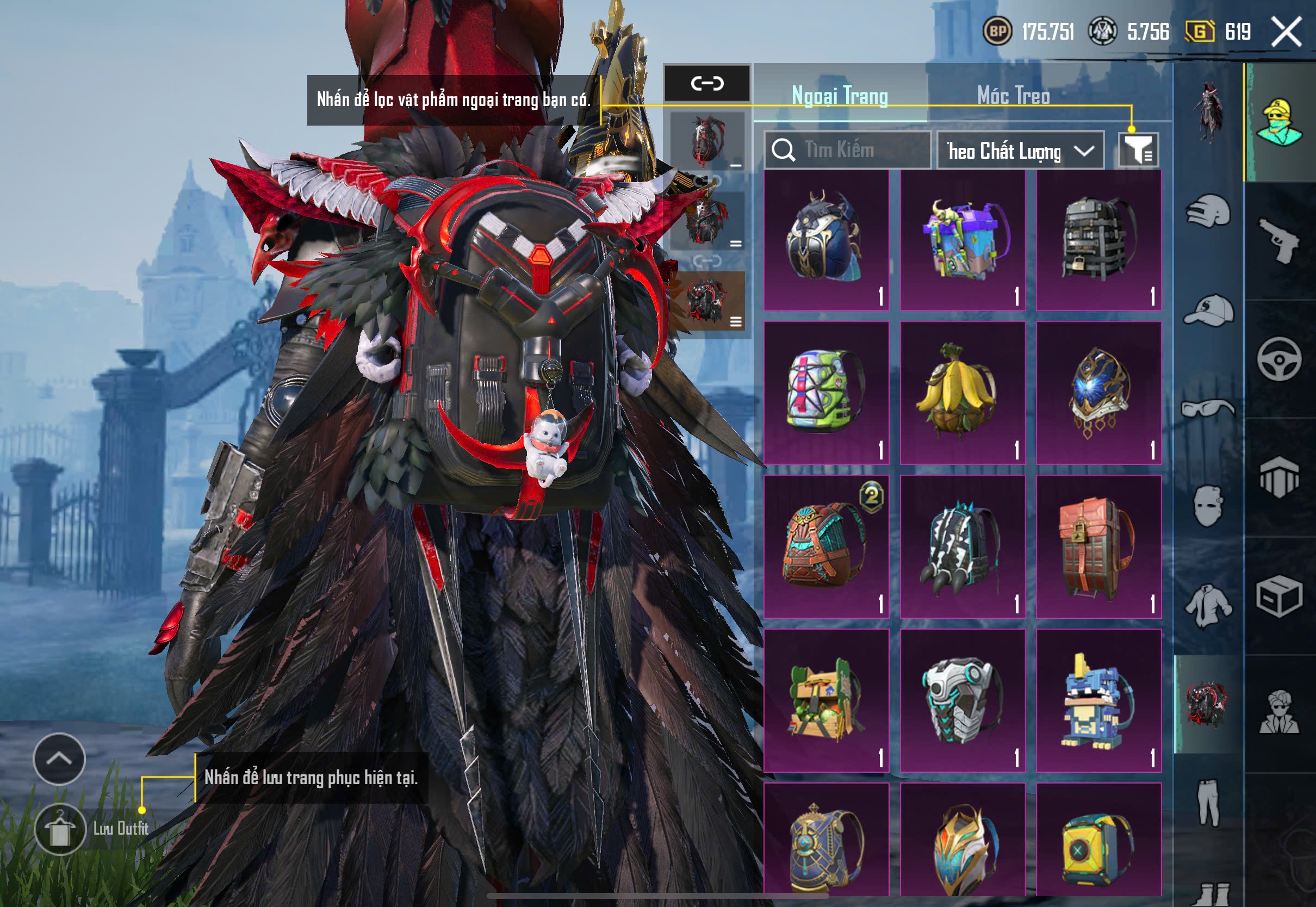Choose the banana bunch backpack skin
1316x907 pixels.
962,393
